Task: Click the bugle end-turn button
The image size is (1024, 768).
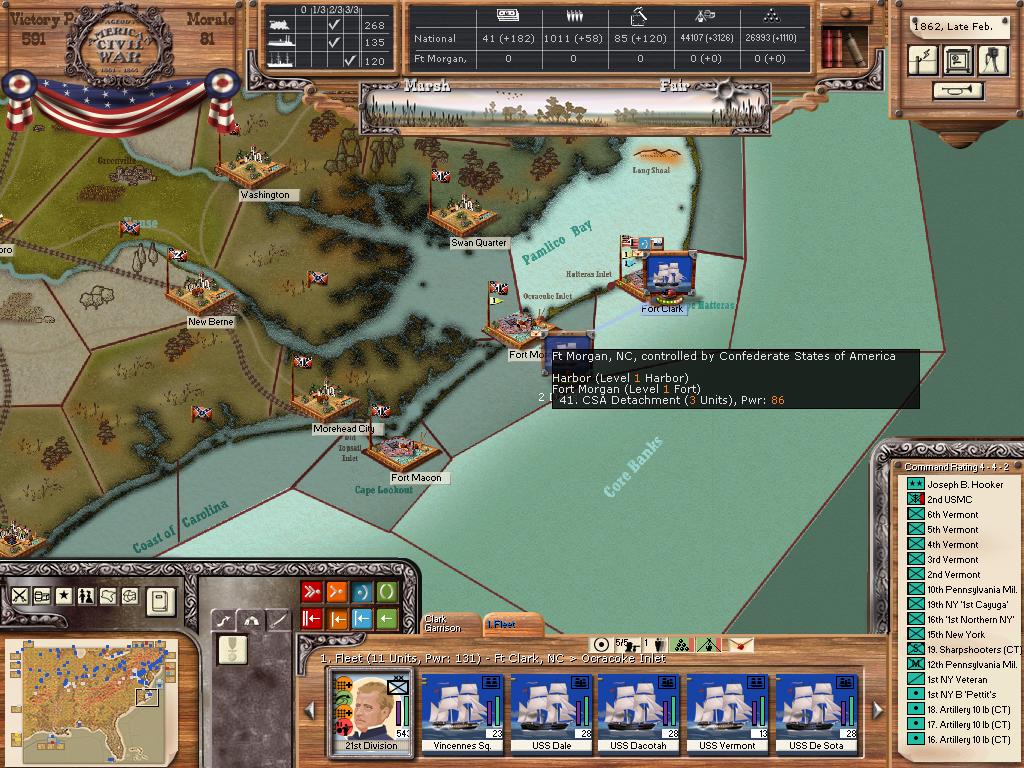Action: pos(957,91)
